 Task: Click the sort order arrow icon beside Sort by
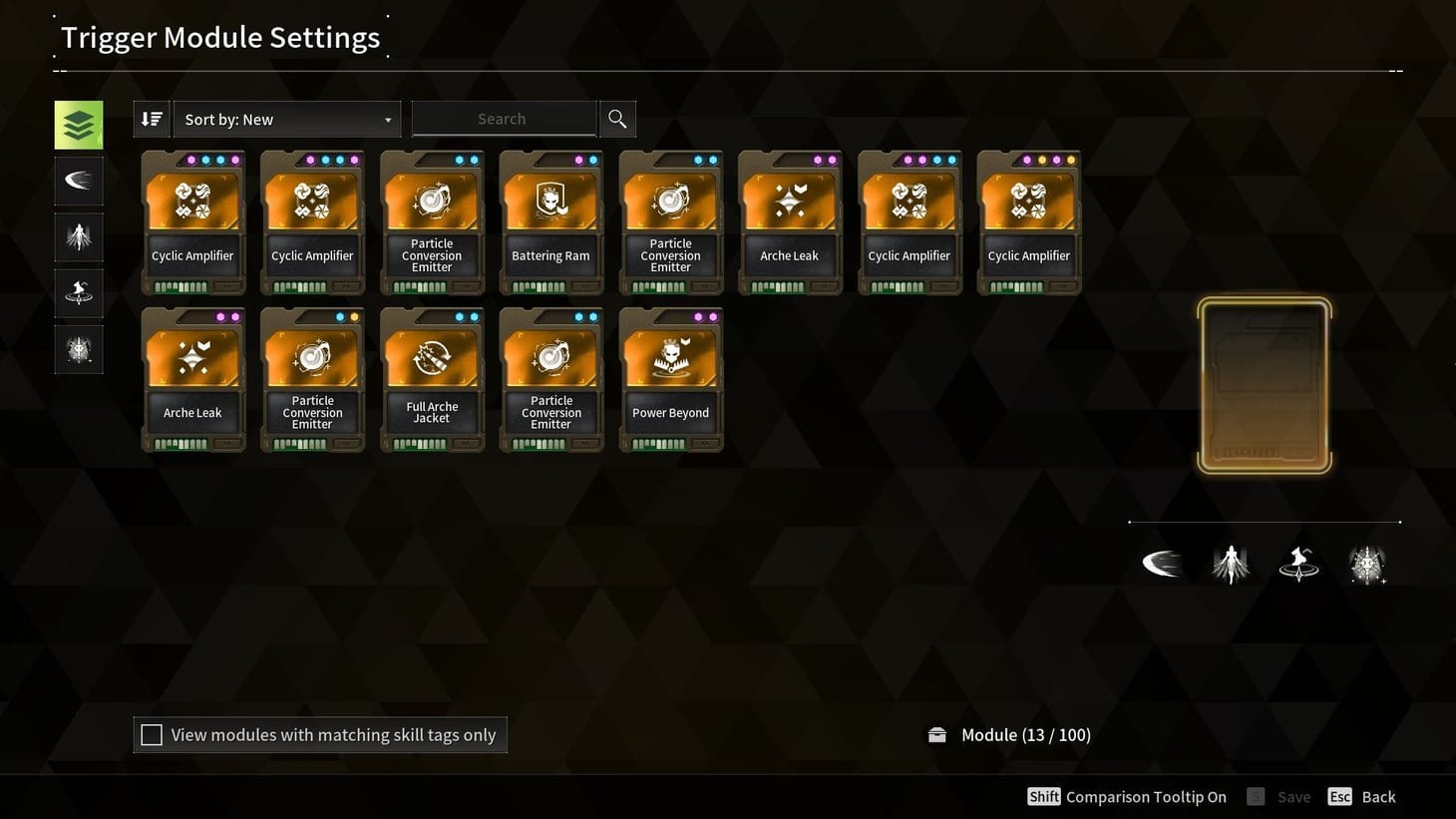(151, 118)
